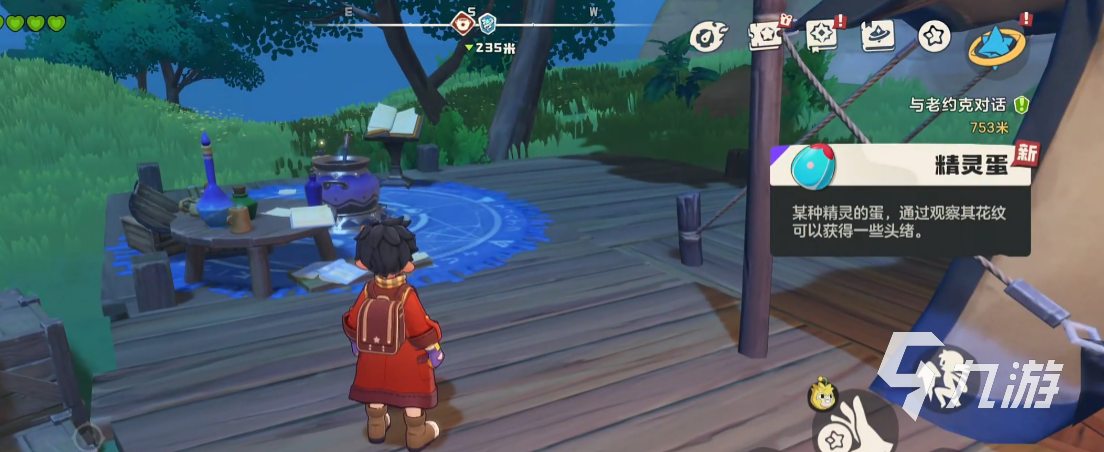Open the compass guidebook icon

click(821, 35)
